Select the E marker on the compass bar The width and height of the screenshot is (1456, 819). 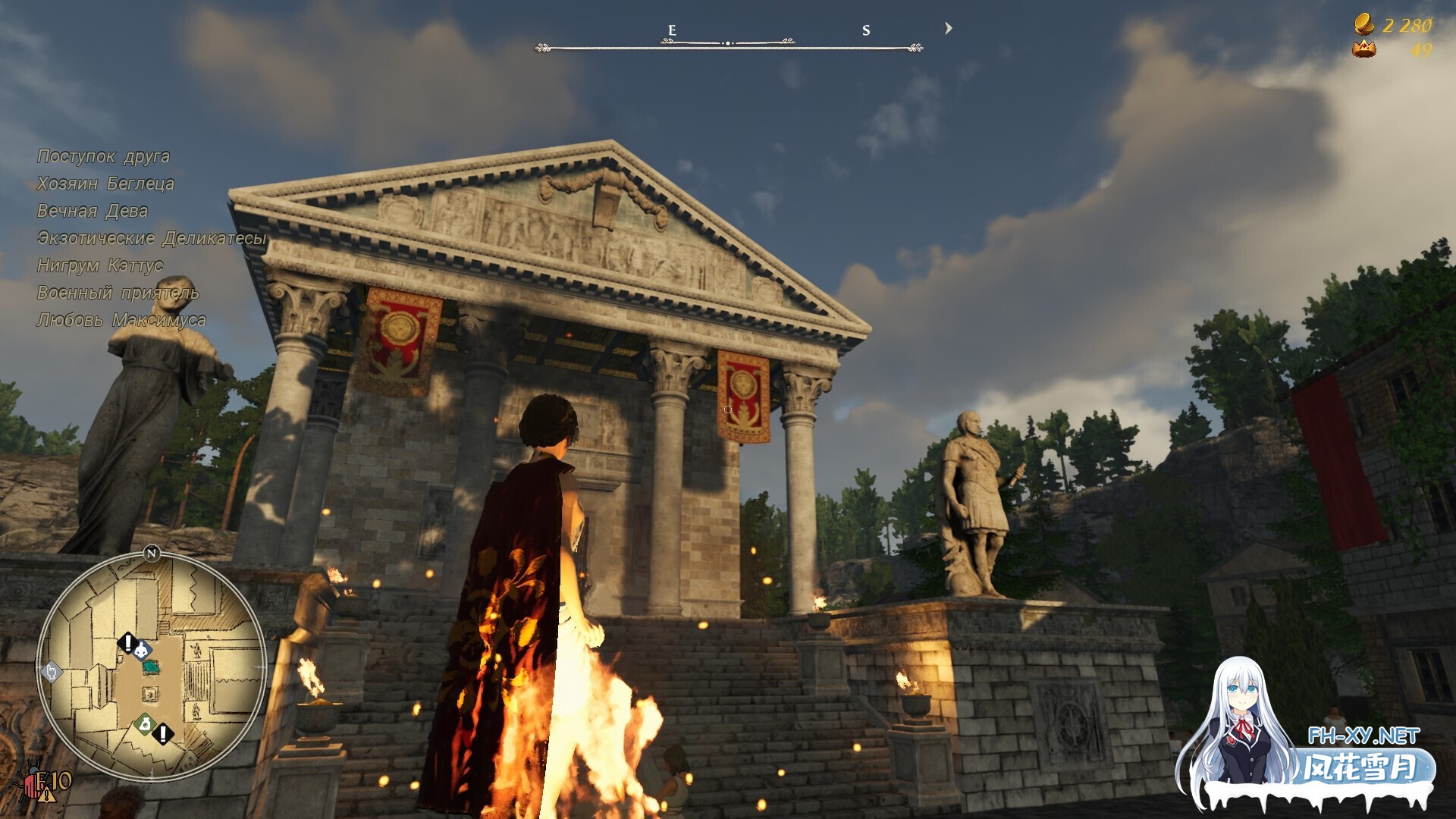(x=670, y=30)
